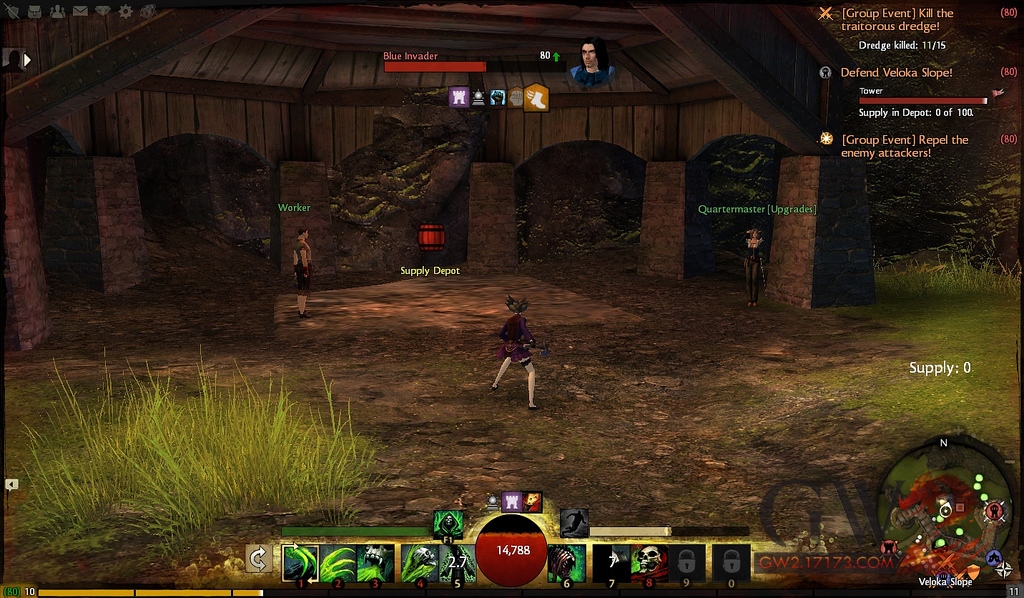Click the weapon swap button
1024x598 pixels.
[259, 559]
